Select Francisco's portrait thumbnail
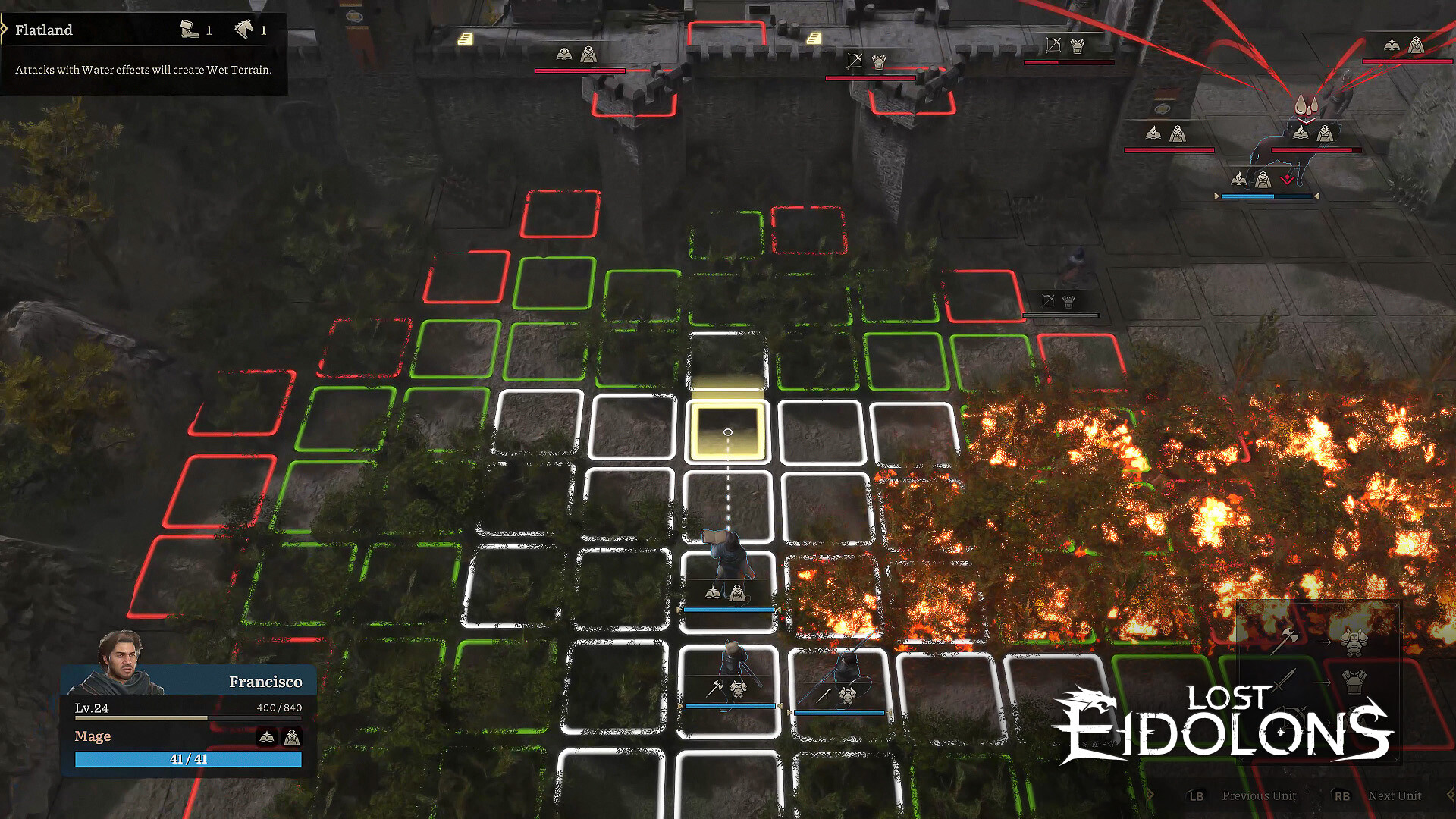Viewport: 1456px width, 819px height. [x=121, y=666]
